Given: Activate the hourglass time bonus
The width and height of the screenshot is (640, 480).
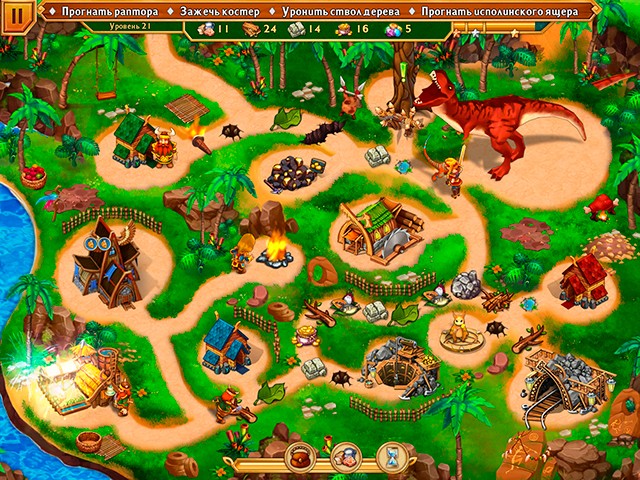Looking at the screenshot, I should click(393, 456).
